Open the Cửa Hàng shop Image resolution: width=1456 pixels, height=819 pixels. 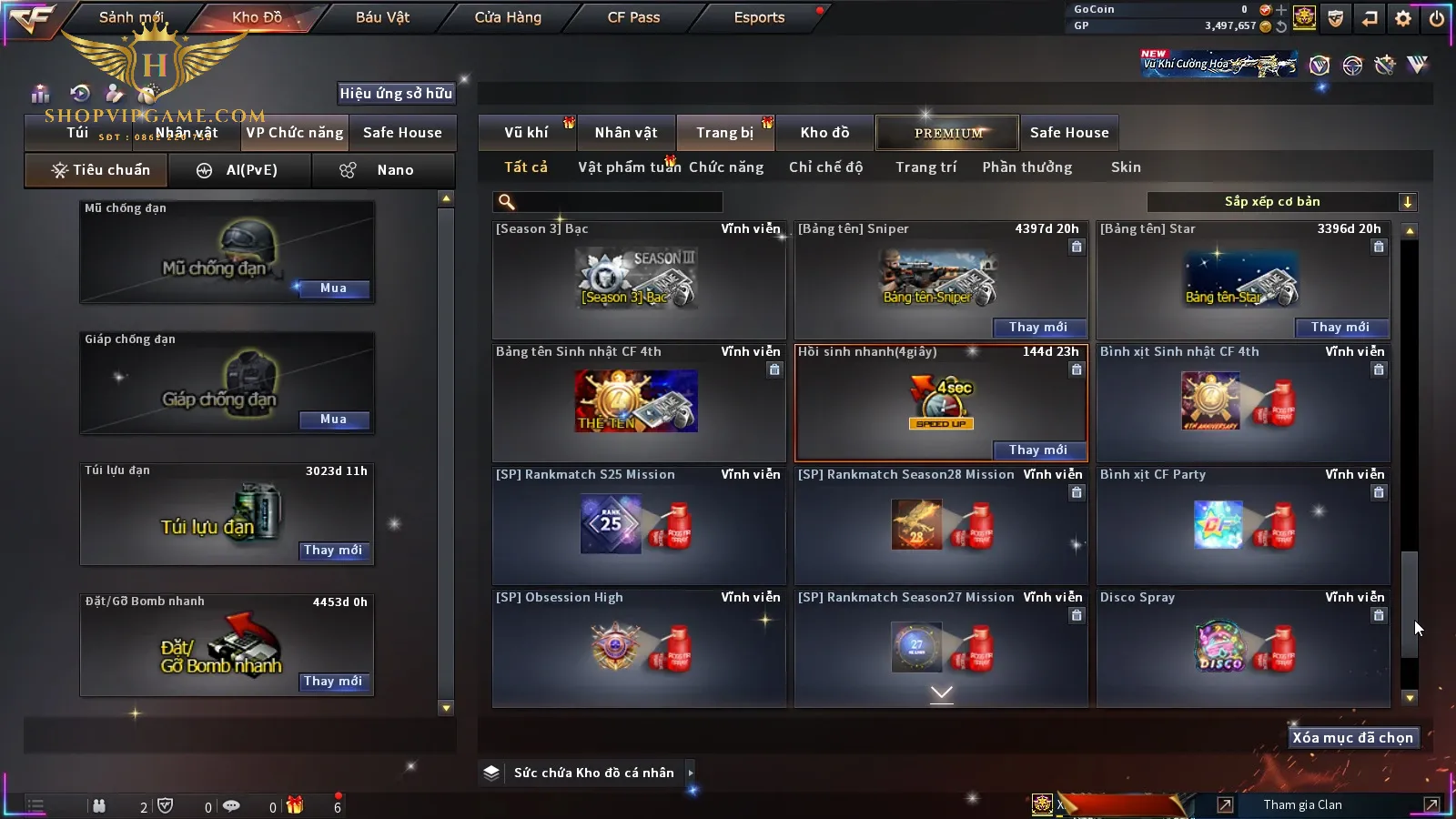[x=508, y=17]
